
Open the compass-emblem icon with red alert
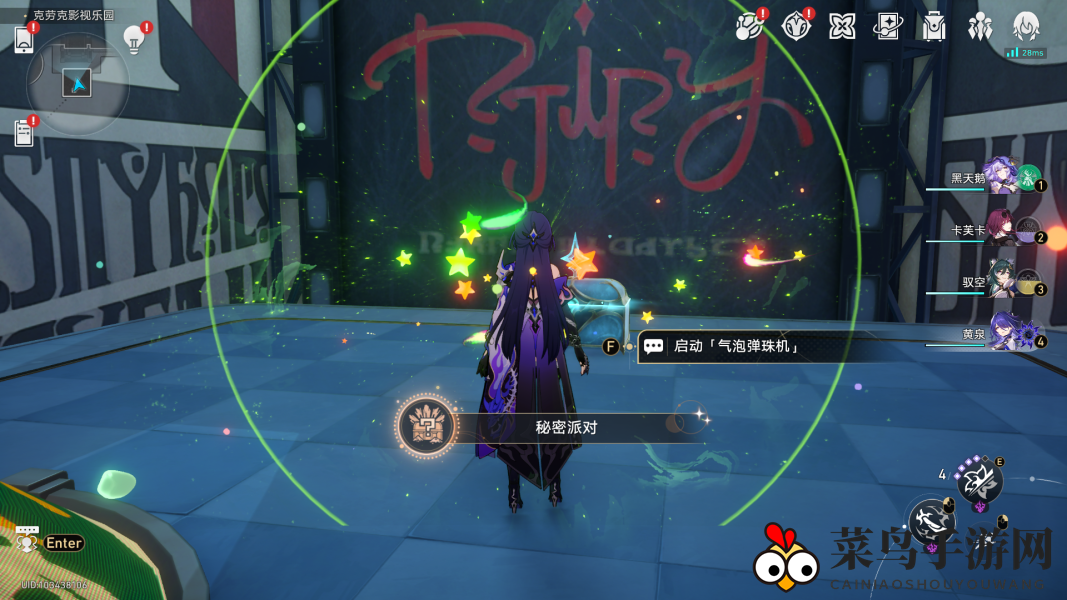point(796,26)
